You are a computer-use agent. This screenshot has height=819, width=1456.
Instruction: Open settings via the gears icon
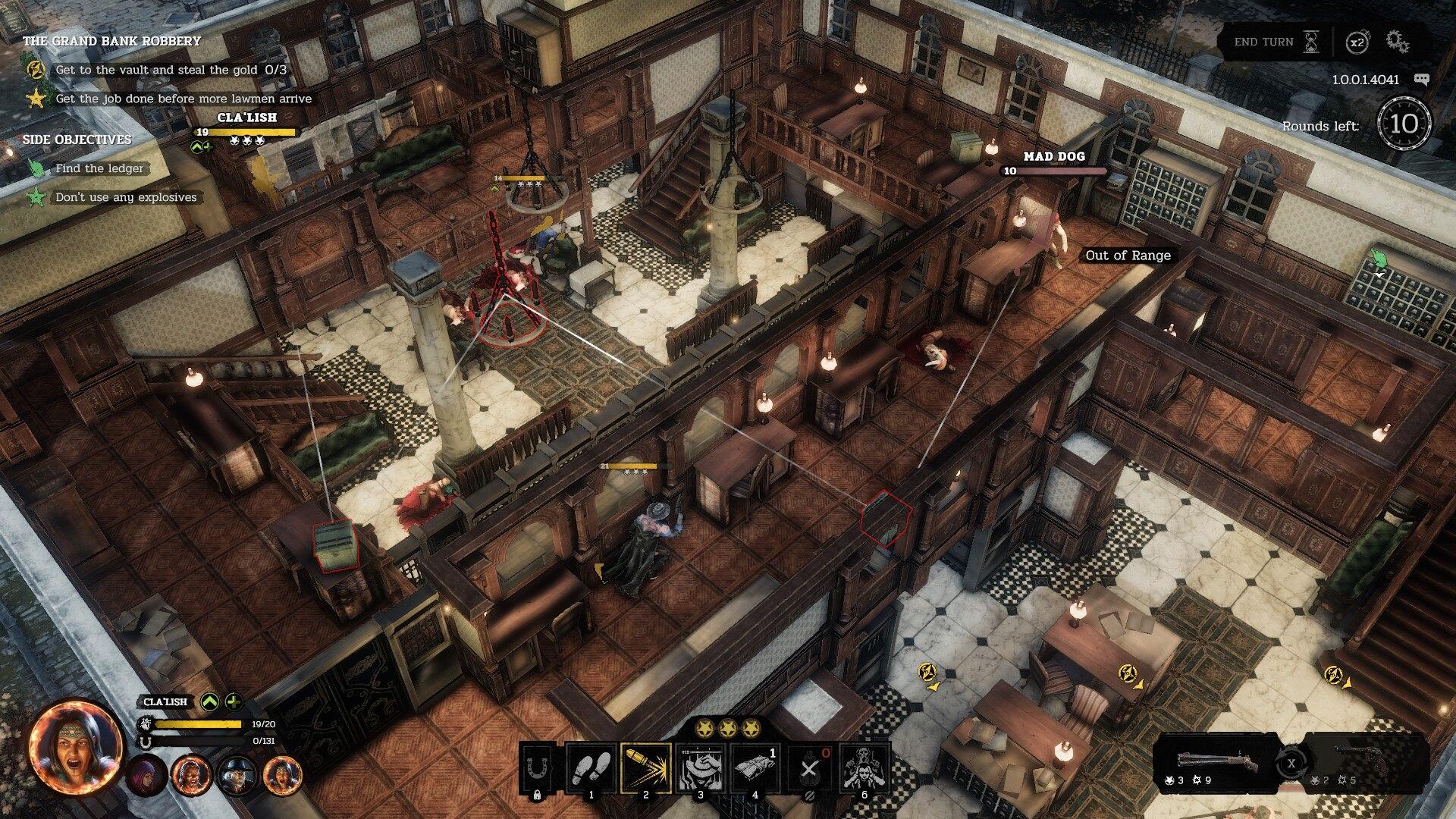click(1398, 42)
